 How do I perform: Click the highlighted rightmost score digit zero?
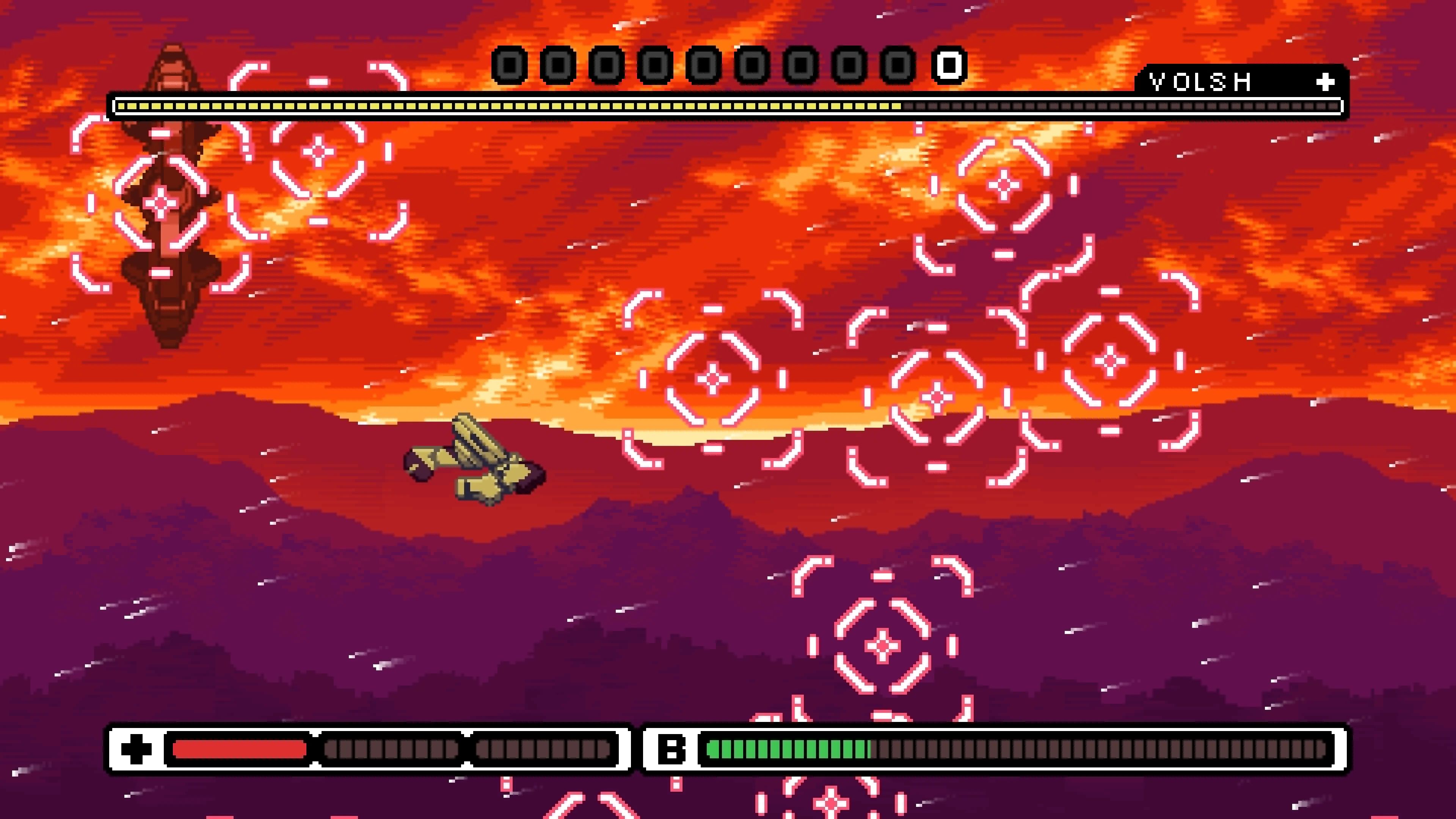[x=949, y=66]
